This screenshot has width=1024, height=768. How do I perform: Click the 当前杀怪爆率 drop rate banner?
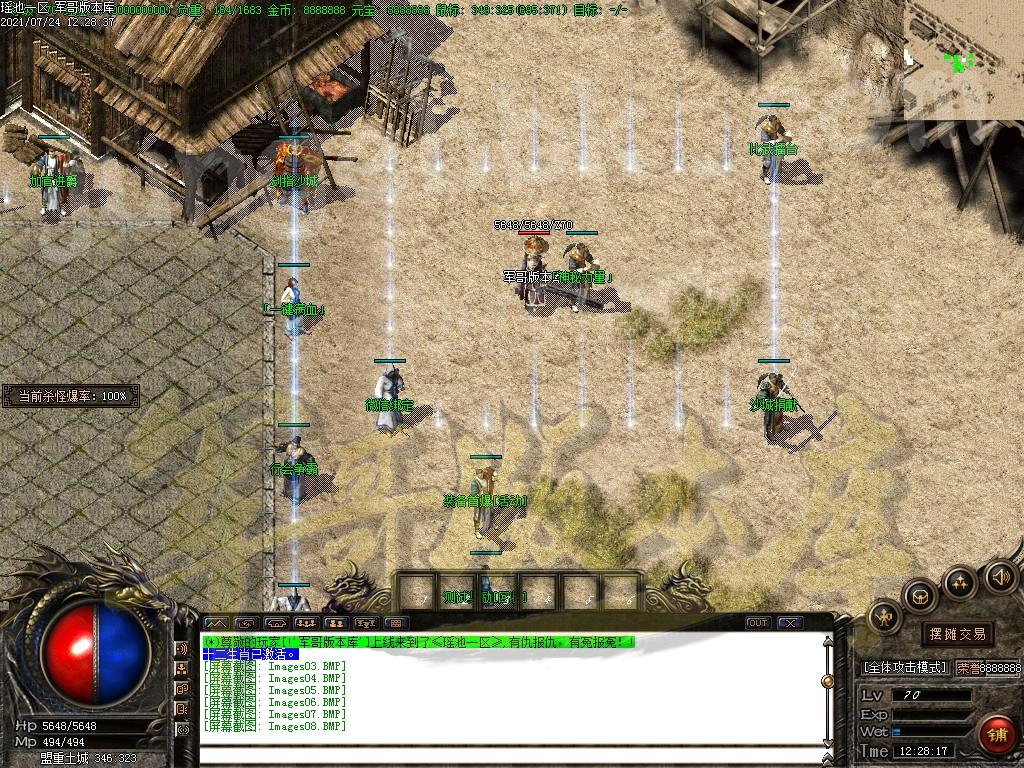coord(72,396)
